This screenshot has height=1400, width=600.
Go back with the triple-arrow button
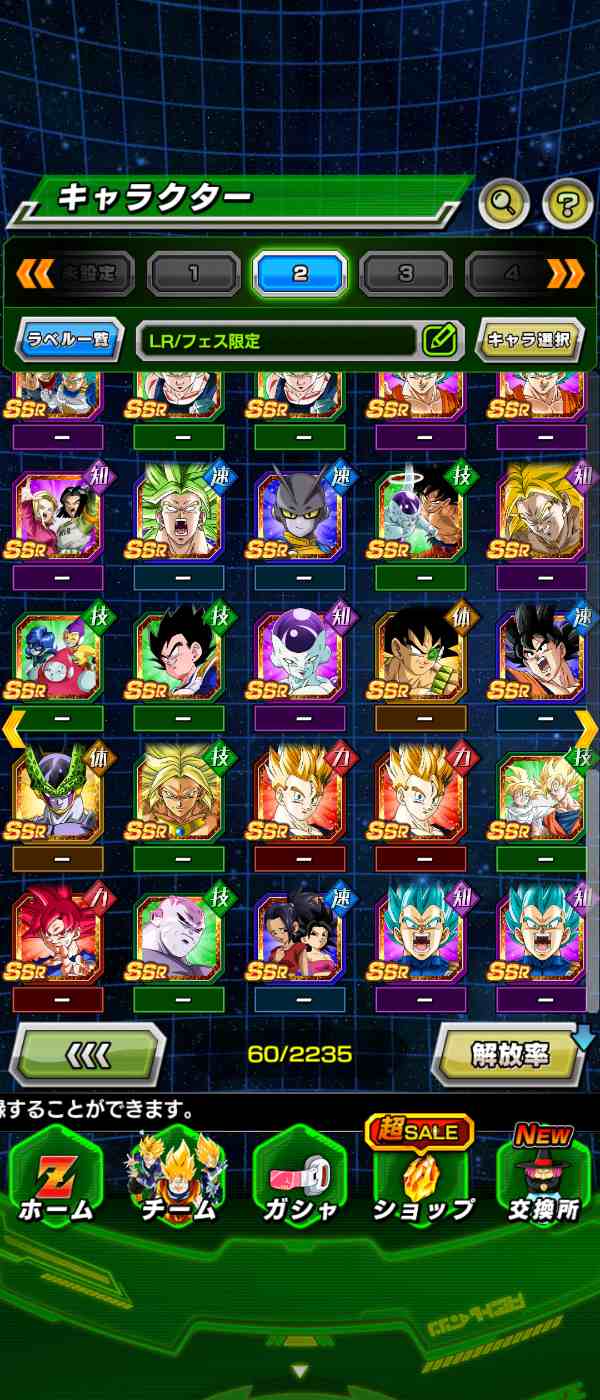pyautogui.click(x=88, y=1054)
